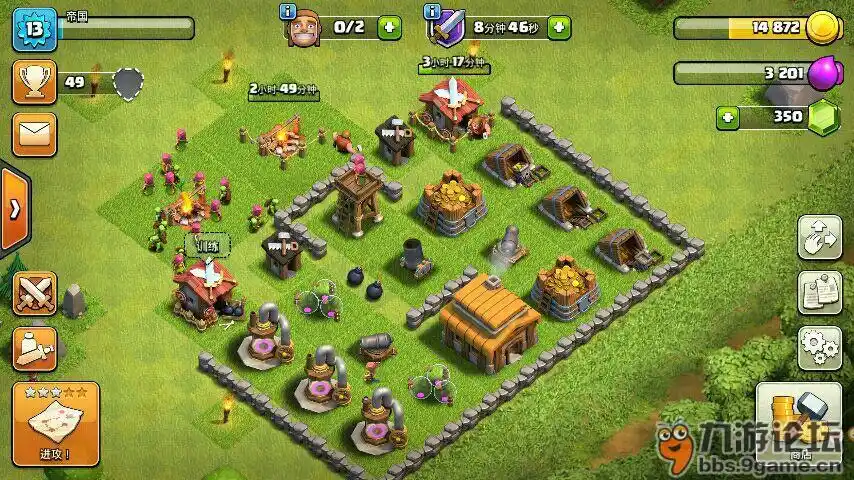Add a builder with the plus button
The width and height of the screenshot is (854, 480).
pyautogui.click(x=389, y=28)
